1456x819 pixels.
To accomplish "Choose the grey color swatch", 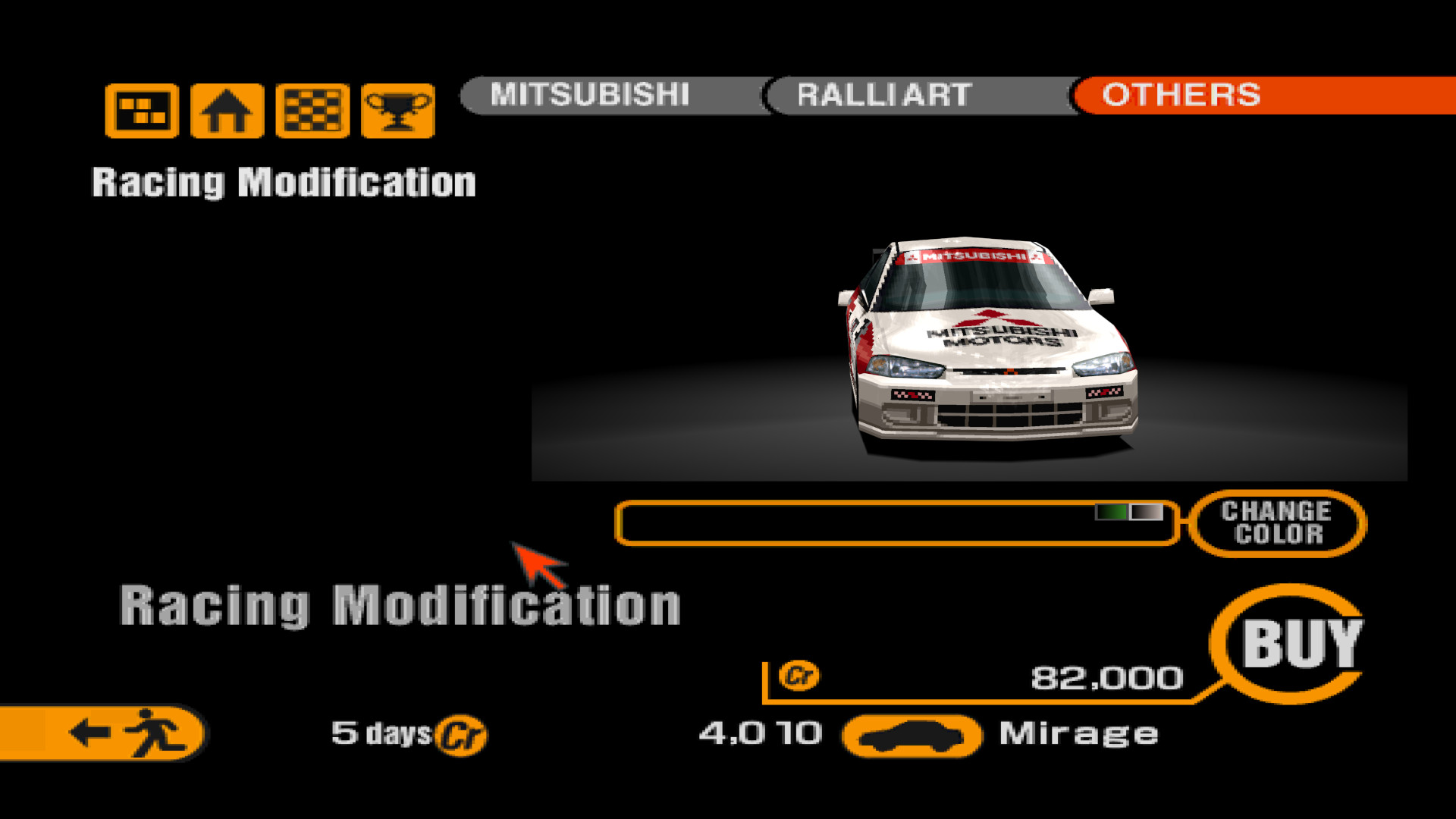I will pyautogui.click(x=1147, y=513).
